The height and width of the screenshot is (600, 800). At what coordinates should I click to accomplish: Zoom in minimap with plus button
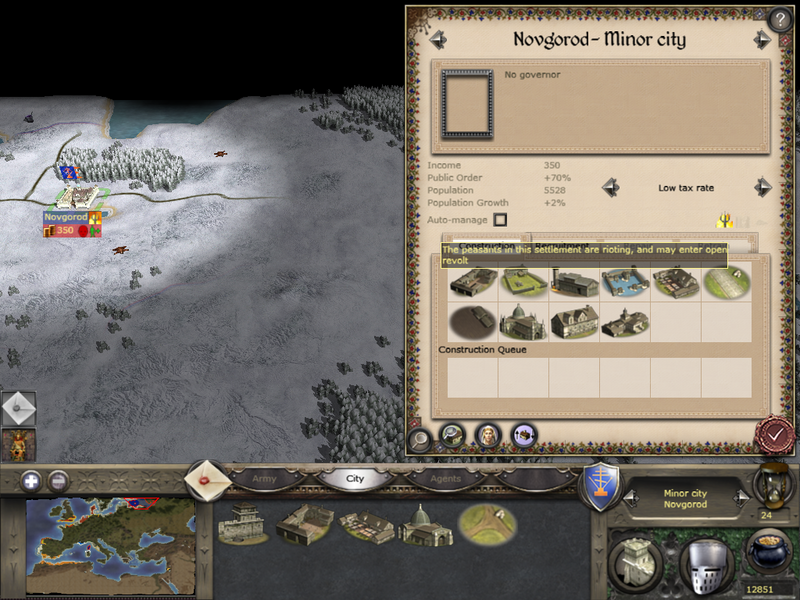click(x=33, y=480)
